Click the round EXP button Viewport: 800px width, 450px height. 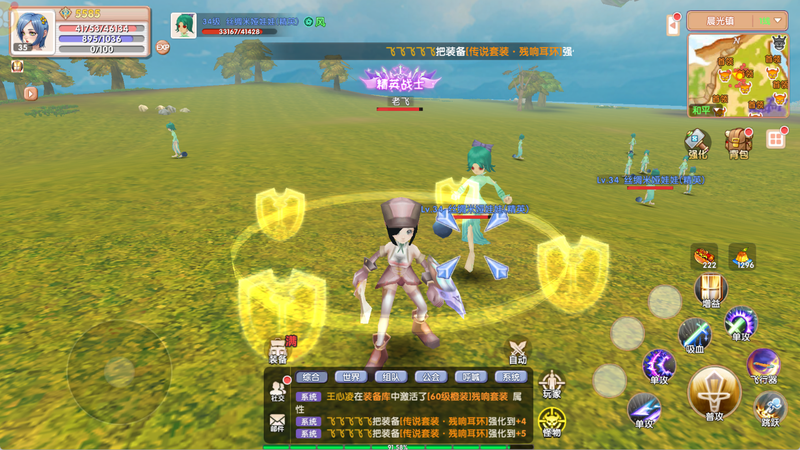tap(163, 47)
